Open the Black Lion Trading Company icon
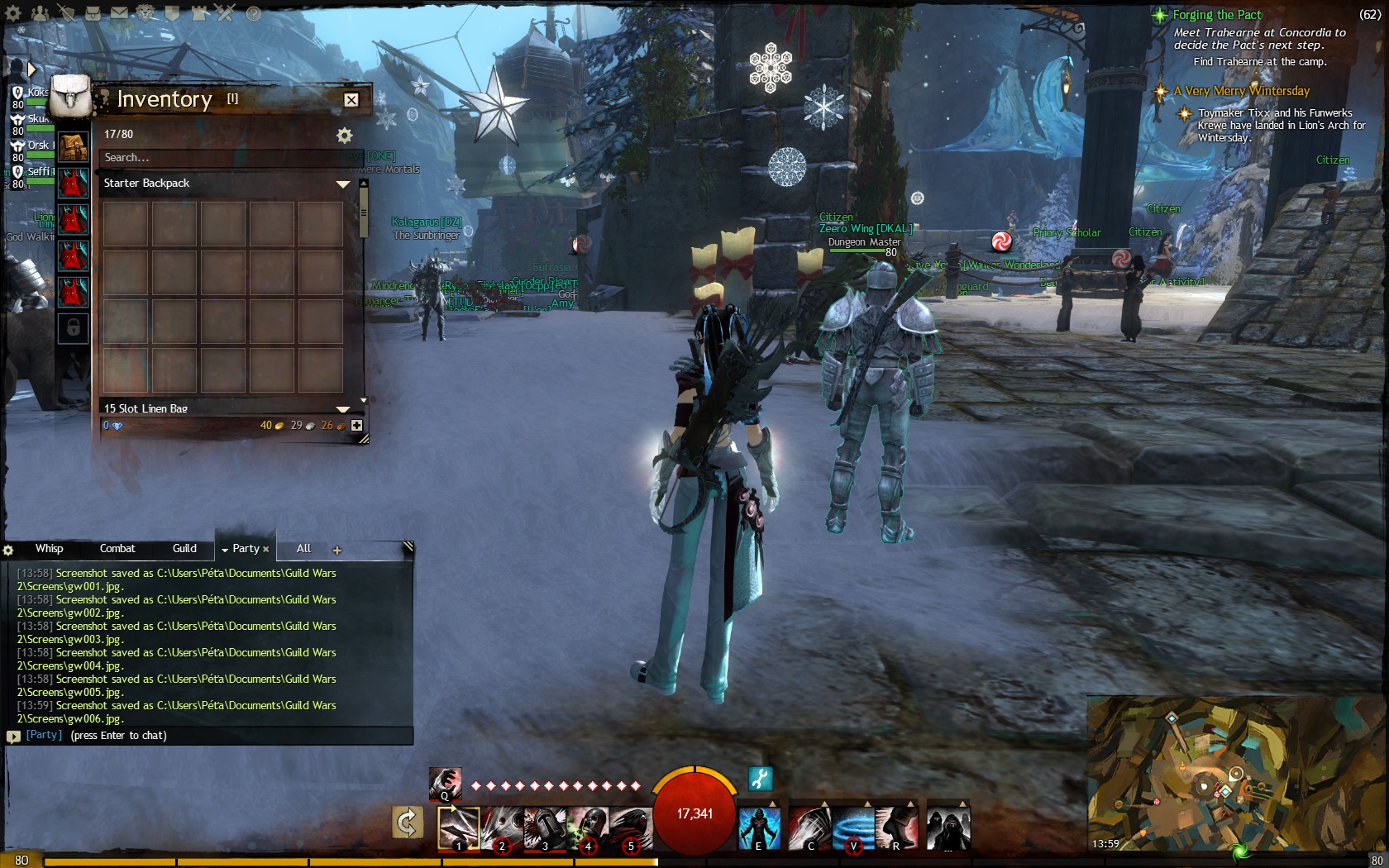The image size is (1389, 868). click(146, 13)
